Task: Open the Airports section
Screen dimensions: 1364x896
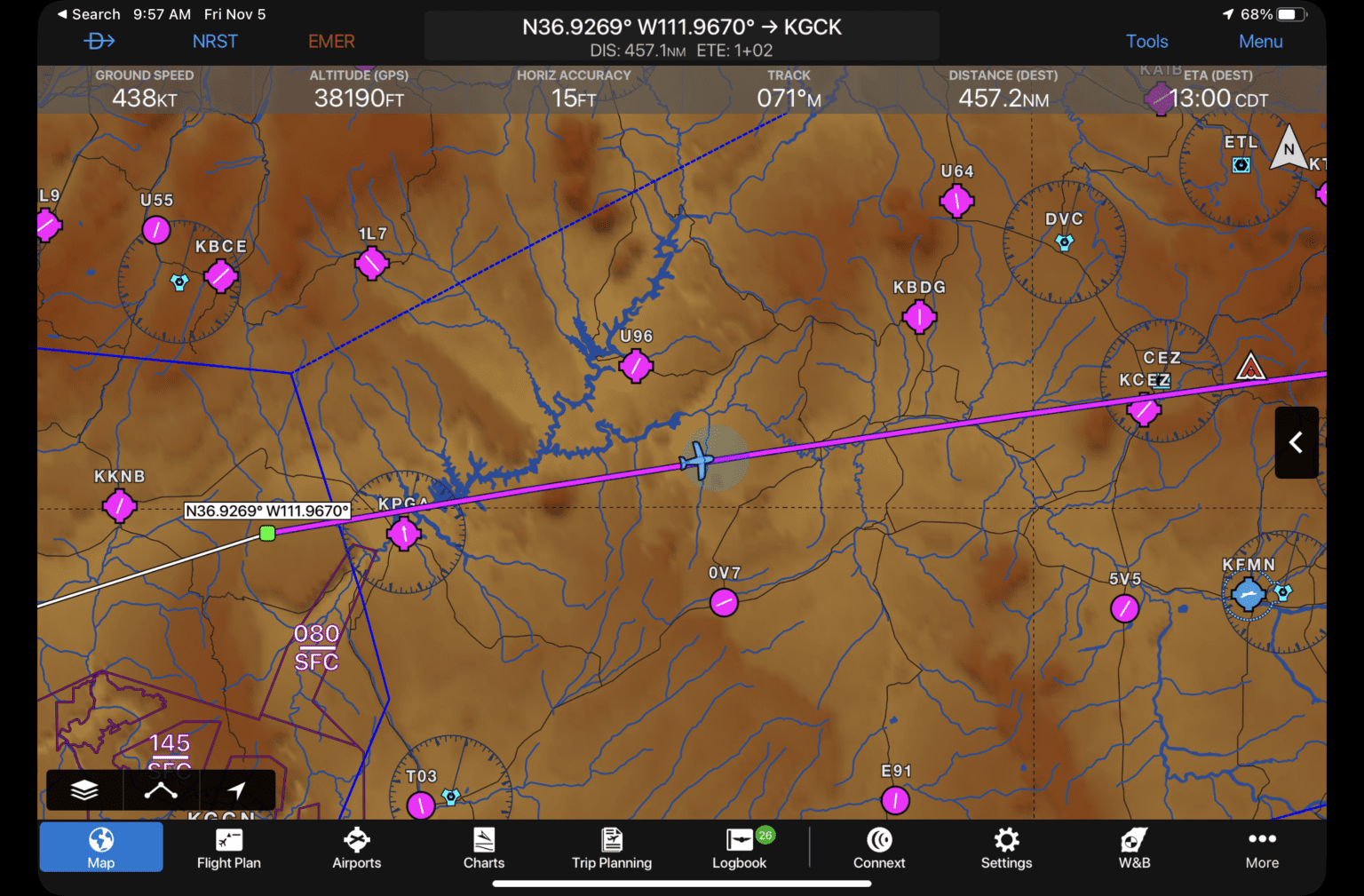Action: coord(356,846)
